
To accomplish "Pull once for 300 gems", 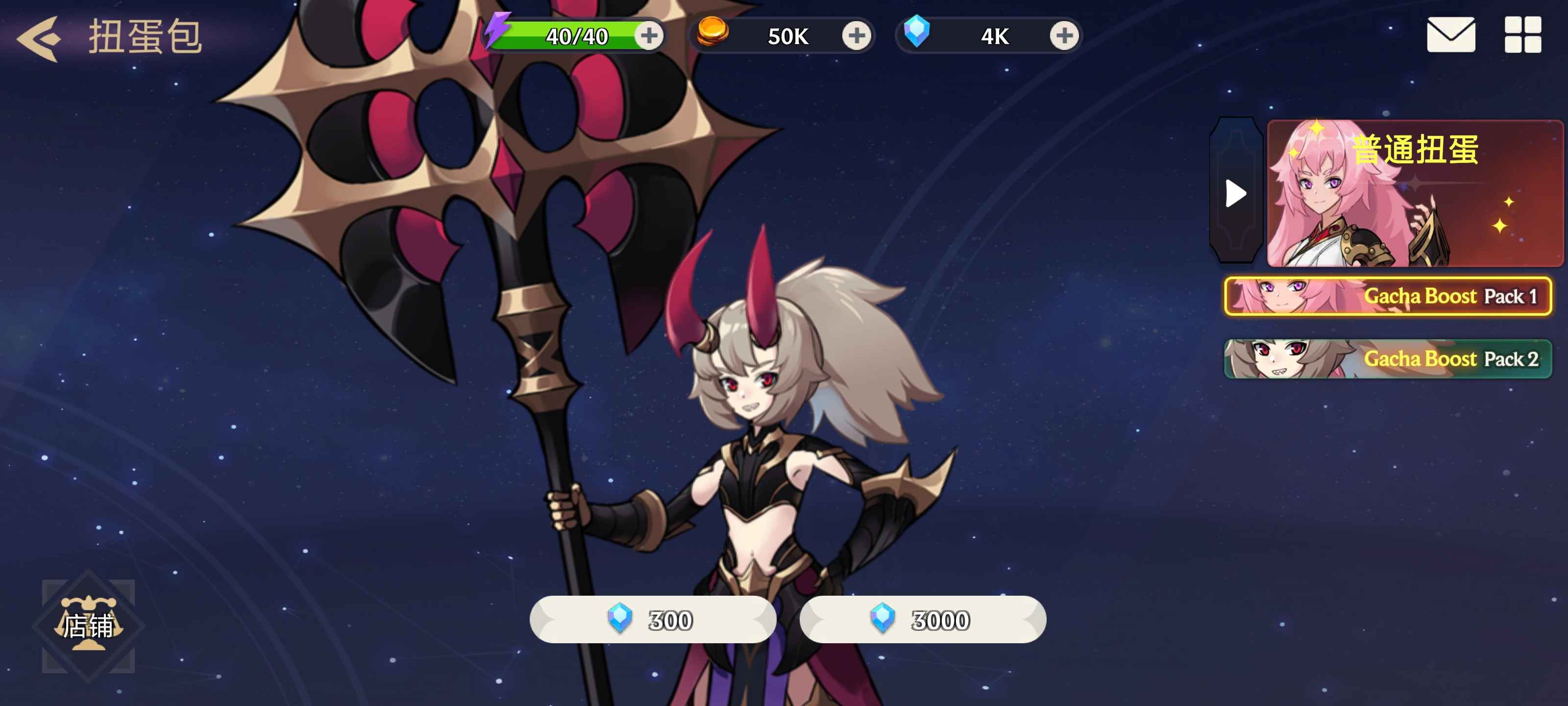I will [654, 620].
